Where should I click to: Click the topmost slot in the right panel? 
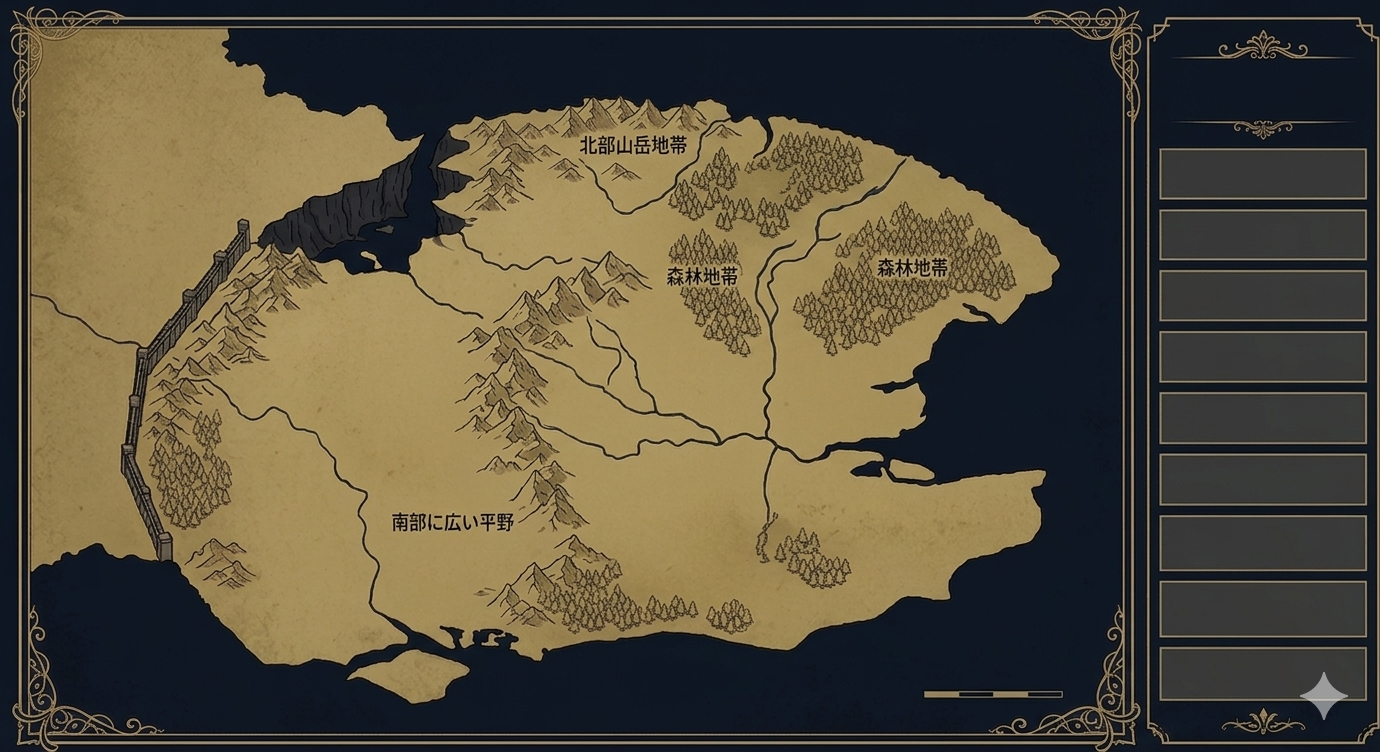point(1262,170)
